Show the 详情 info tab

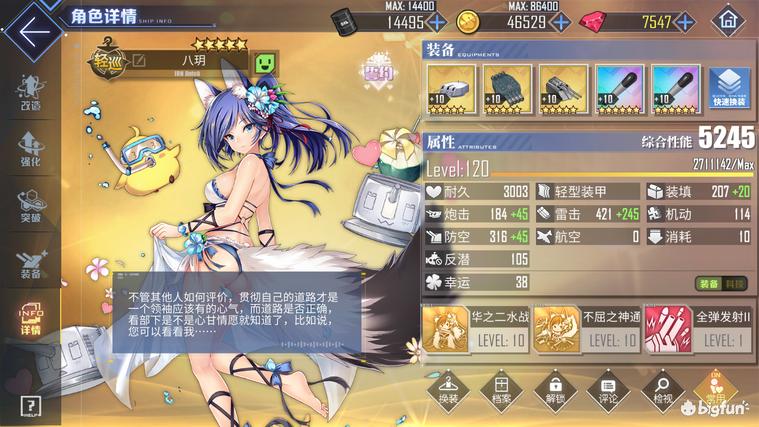[30, 317]
